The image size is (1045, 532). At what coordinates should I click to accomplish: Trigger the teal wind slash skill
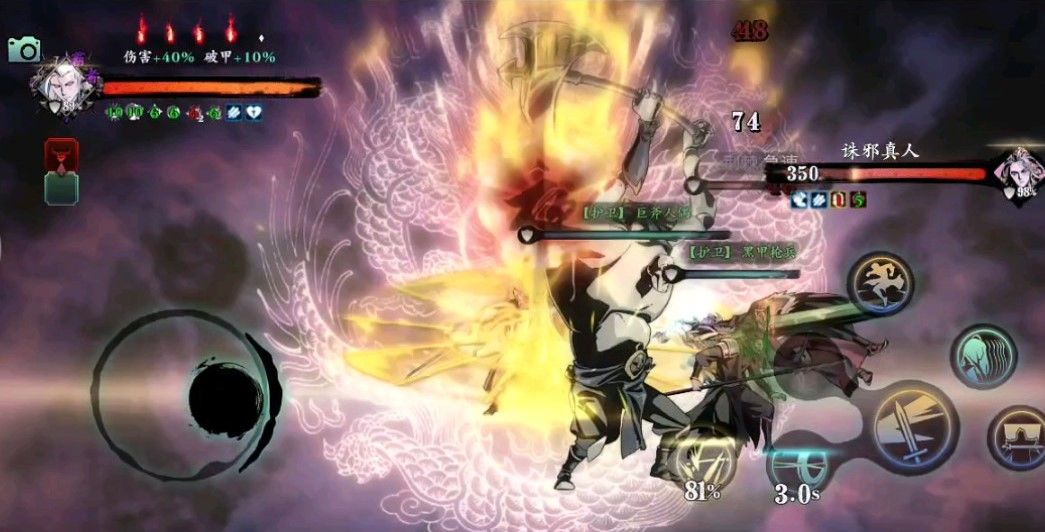982,355
